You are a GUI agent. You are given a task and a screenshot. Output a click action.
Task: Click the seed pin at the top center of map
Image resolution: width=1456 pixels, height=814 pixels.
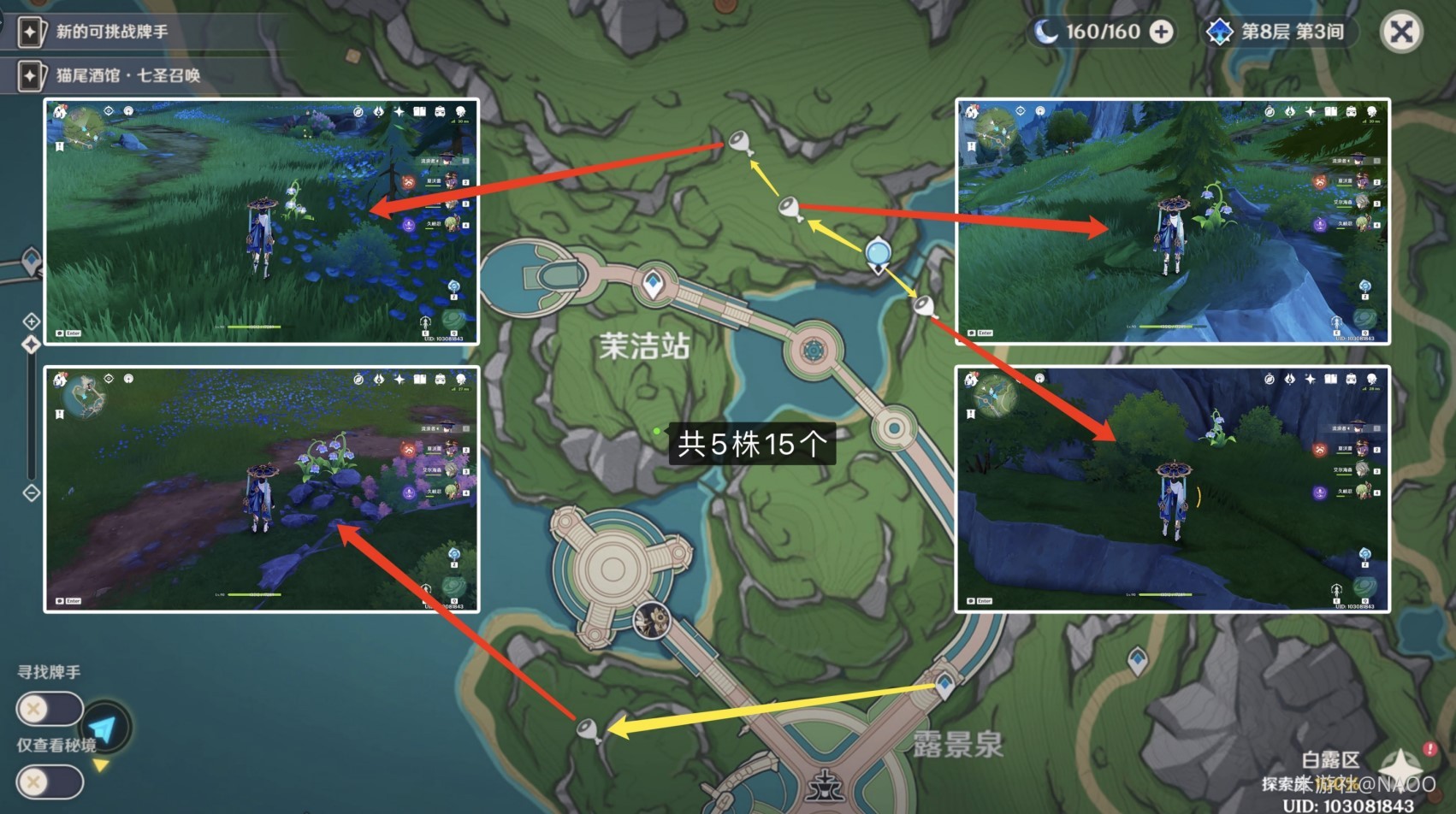click(737, 141)
